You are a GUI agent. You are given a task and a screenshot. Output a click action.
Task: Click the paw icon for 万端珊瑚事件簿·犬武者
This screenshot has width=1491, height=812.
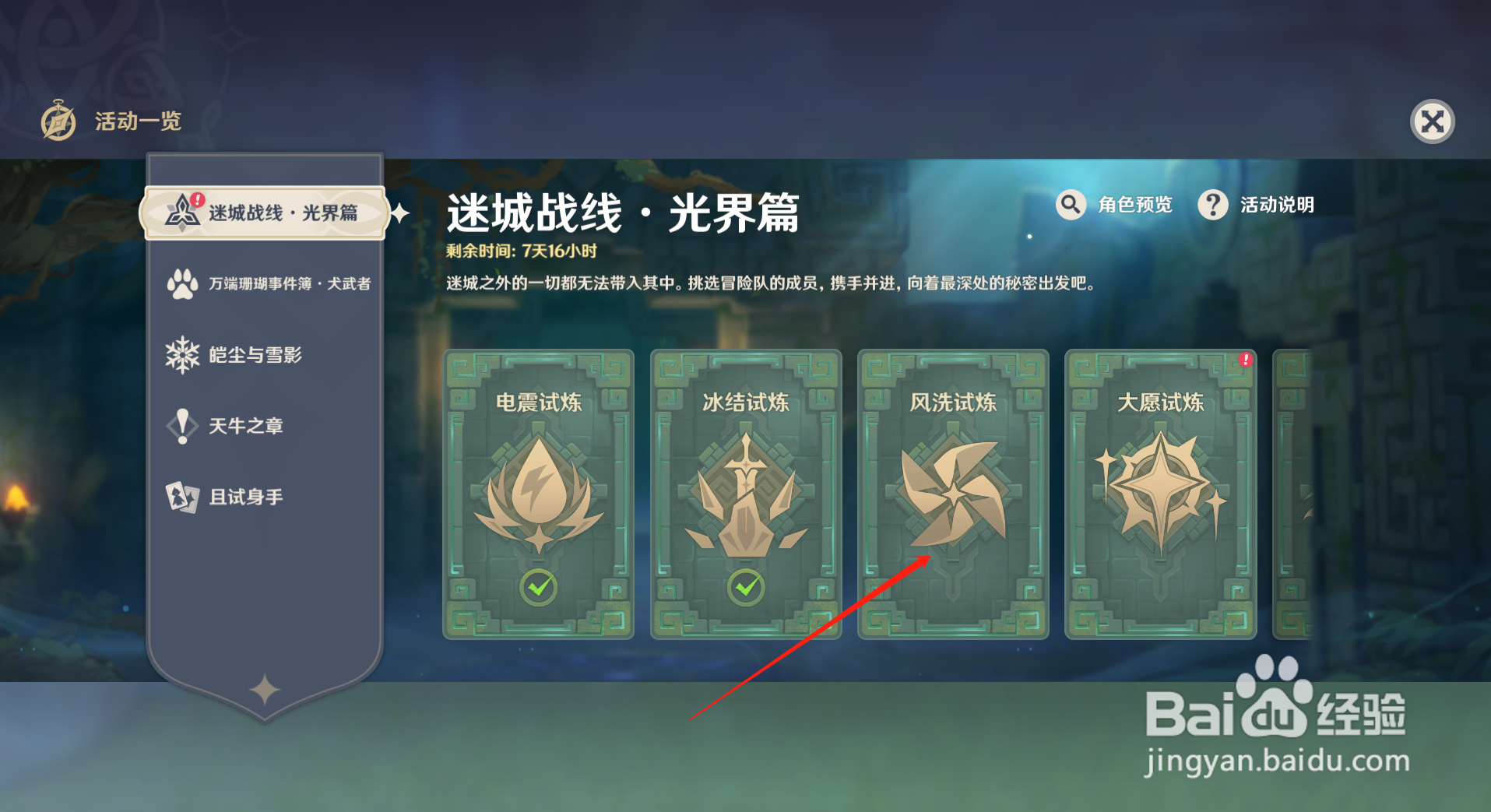tap(182, 283)
